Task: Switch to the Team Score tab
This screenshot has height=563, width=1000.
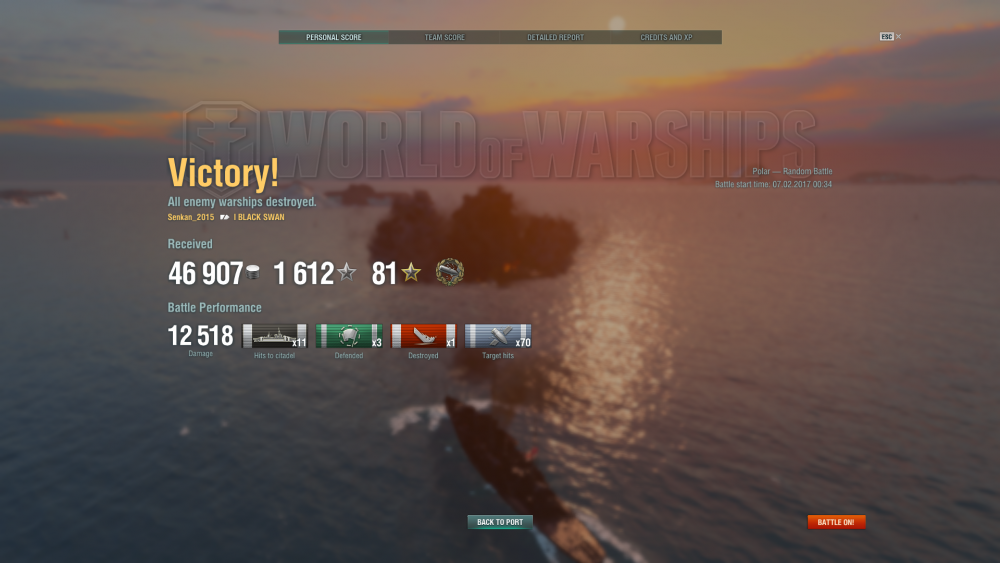Action: [x=445, y=37]
